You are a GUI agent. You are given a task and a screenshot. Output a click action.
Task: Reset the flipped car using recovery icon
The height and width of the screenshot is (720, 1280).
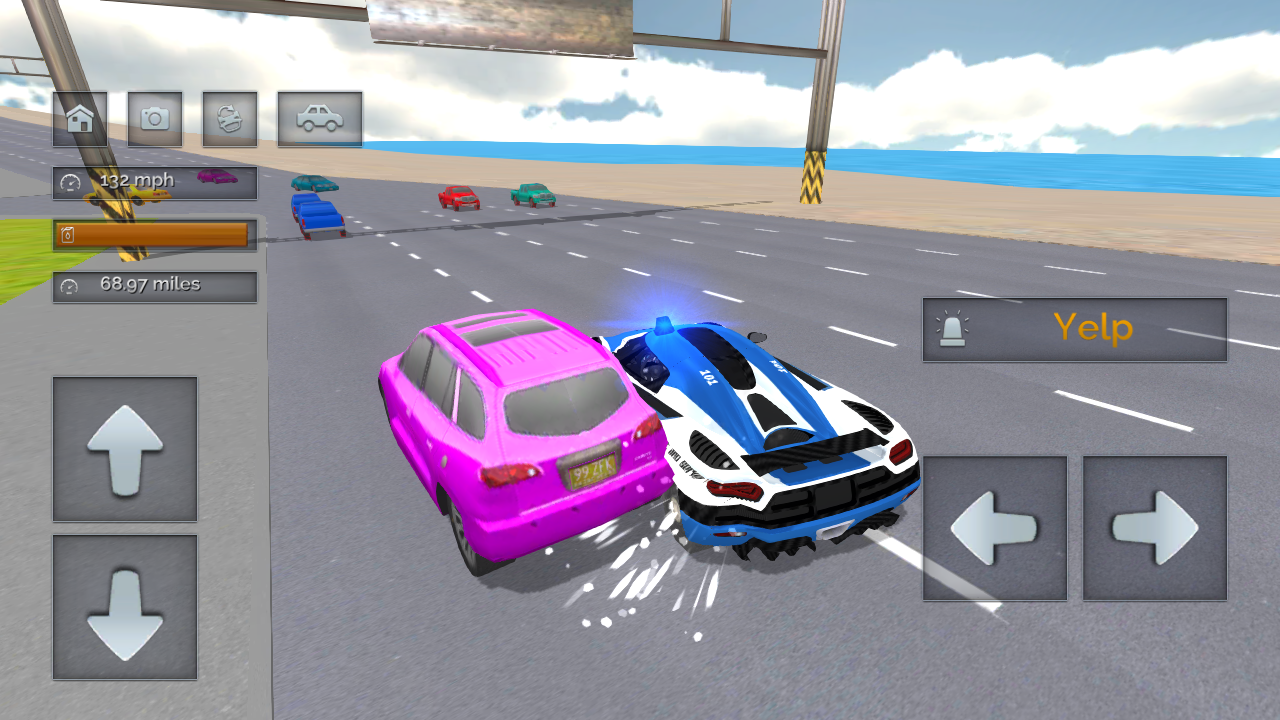point(230,118)
